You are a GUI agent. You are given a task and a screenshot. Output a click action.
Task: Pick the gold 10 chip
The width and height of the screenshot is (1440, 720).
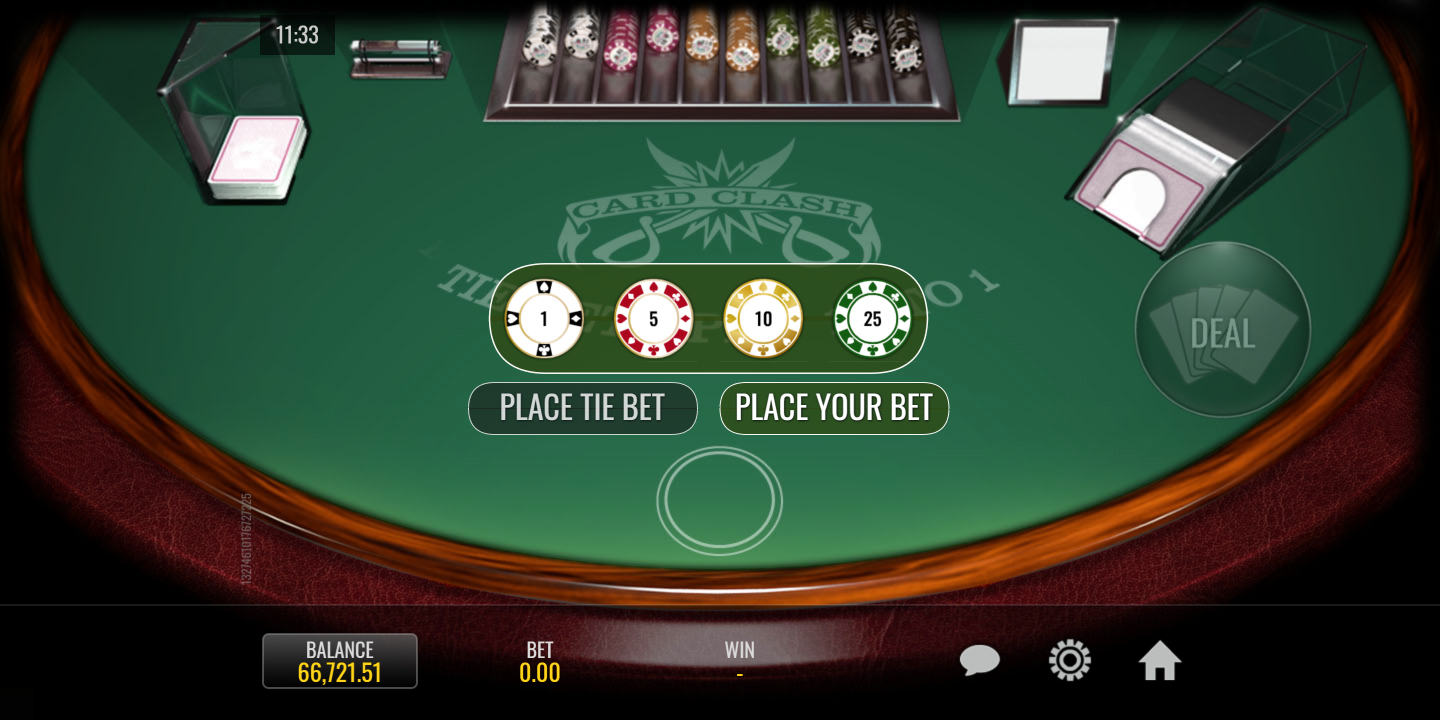[x=763, y=319]
